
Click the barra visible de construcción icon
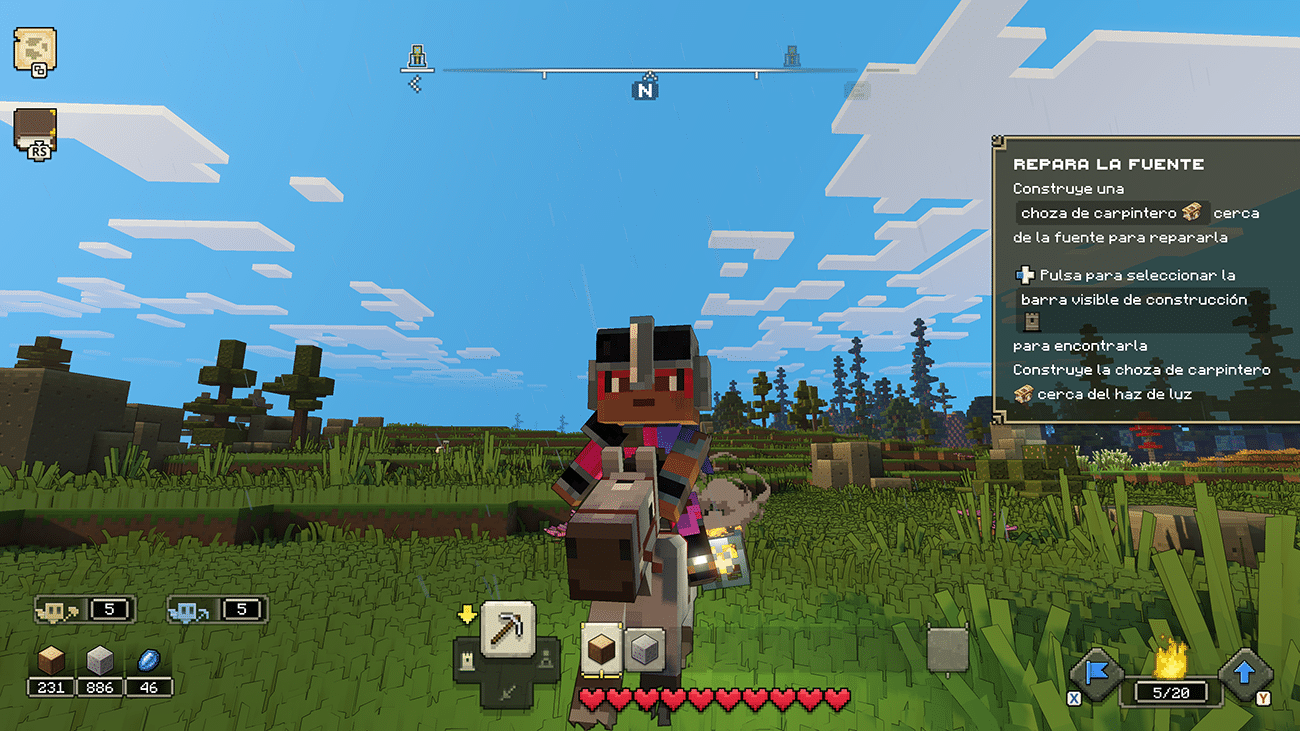pos(1030,321)
